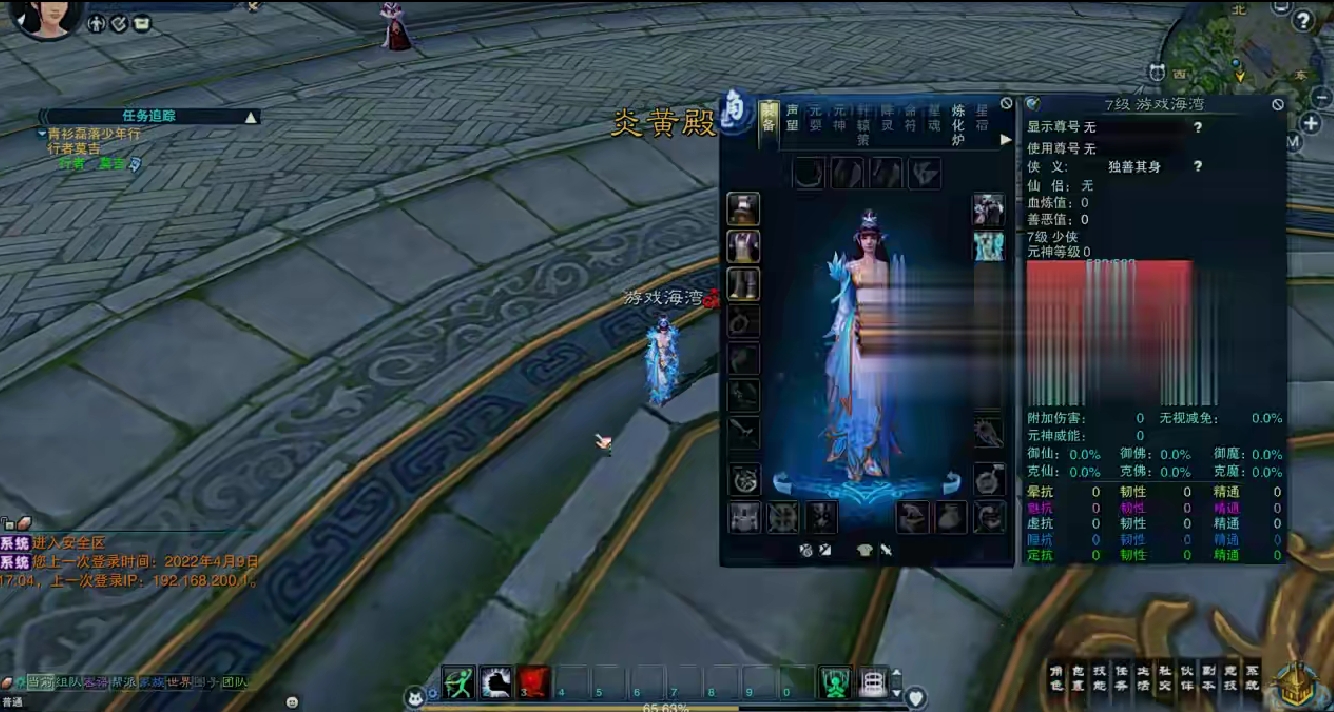Open the 系统 system menu button
This screenshot has width=1334, height=712.
(1252, 678)
